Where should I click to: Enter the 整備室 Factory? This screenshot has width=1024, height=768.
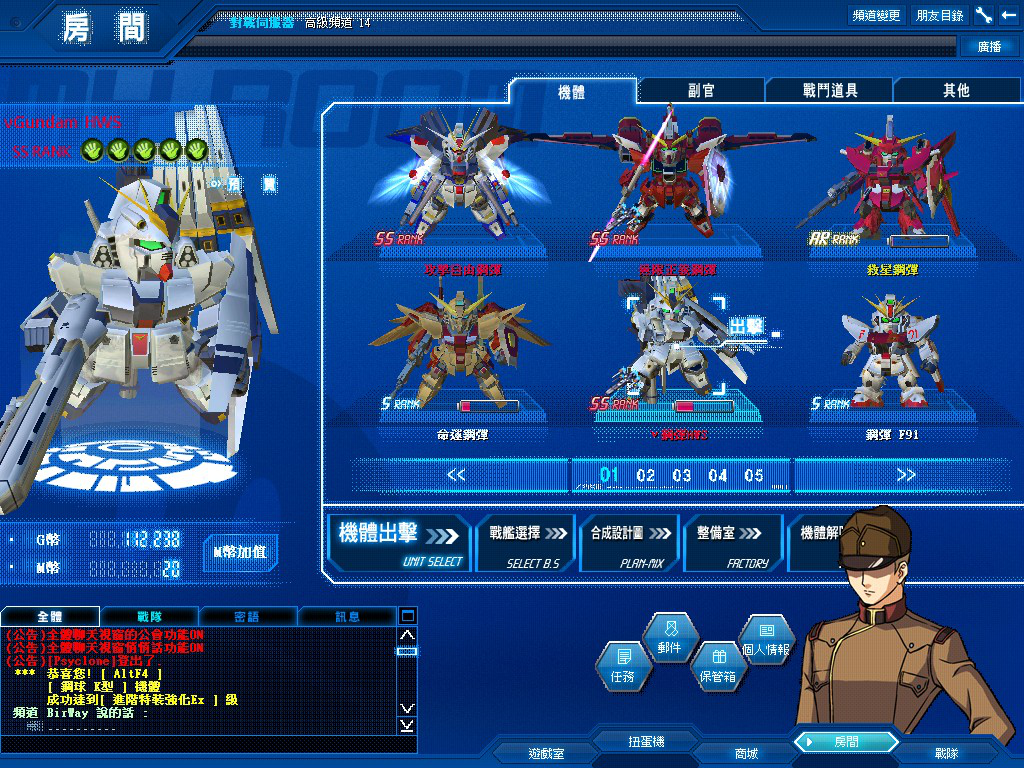point(733,543)
